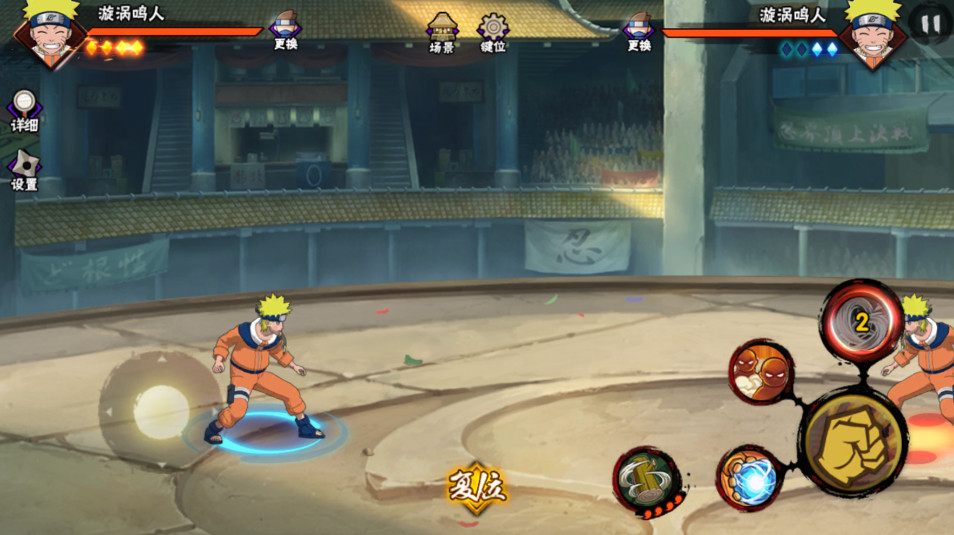Viewport: 954px width, 535px height.
Task: Trigger the ultimate skill showing 2
Action: (861, 322)
